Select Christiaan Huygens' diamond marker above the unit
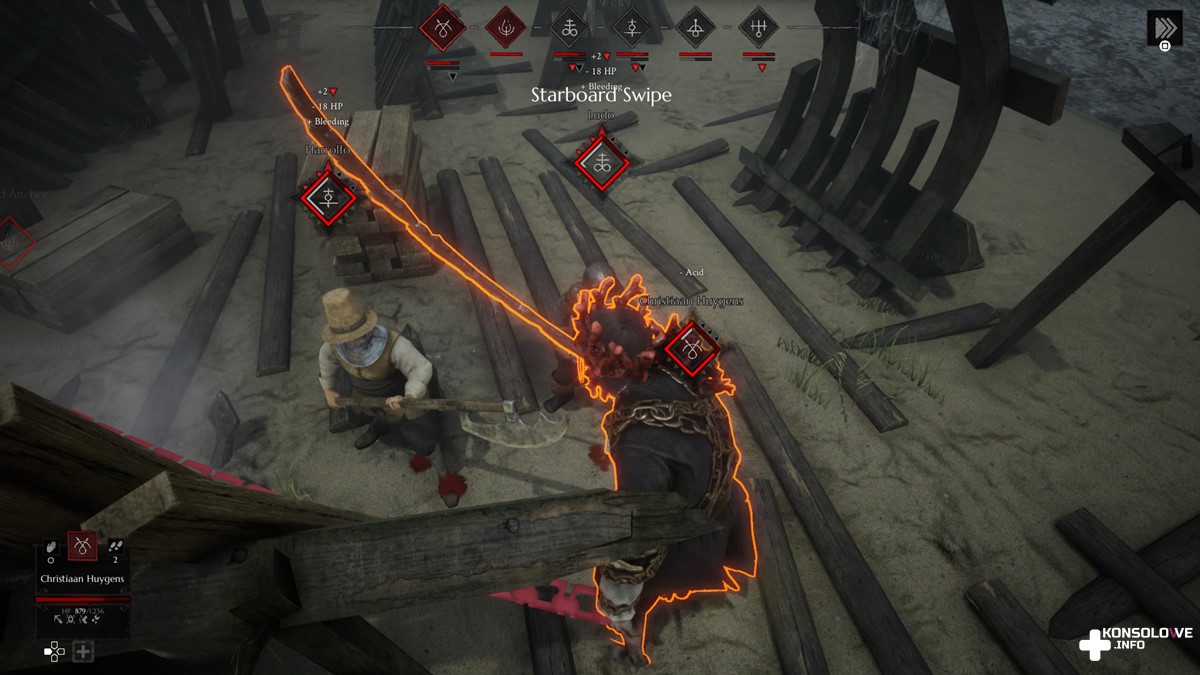The image size is (1200, 675). [x=692, y=347]
